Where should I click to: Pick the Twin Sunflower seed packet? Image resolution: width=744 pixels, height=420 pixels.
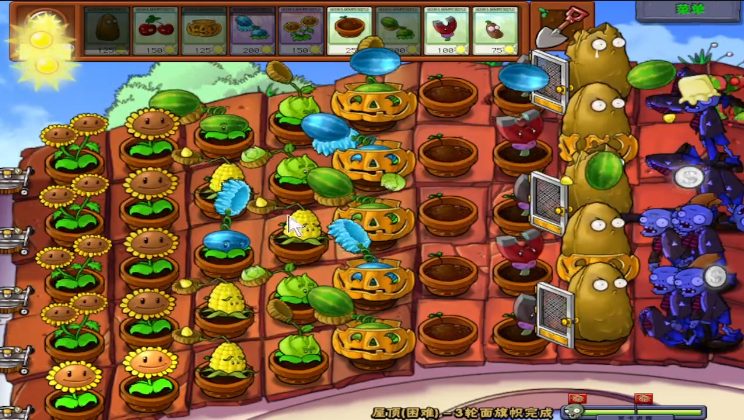coord(302,30)
